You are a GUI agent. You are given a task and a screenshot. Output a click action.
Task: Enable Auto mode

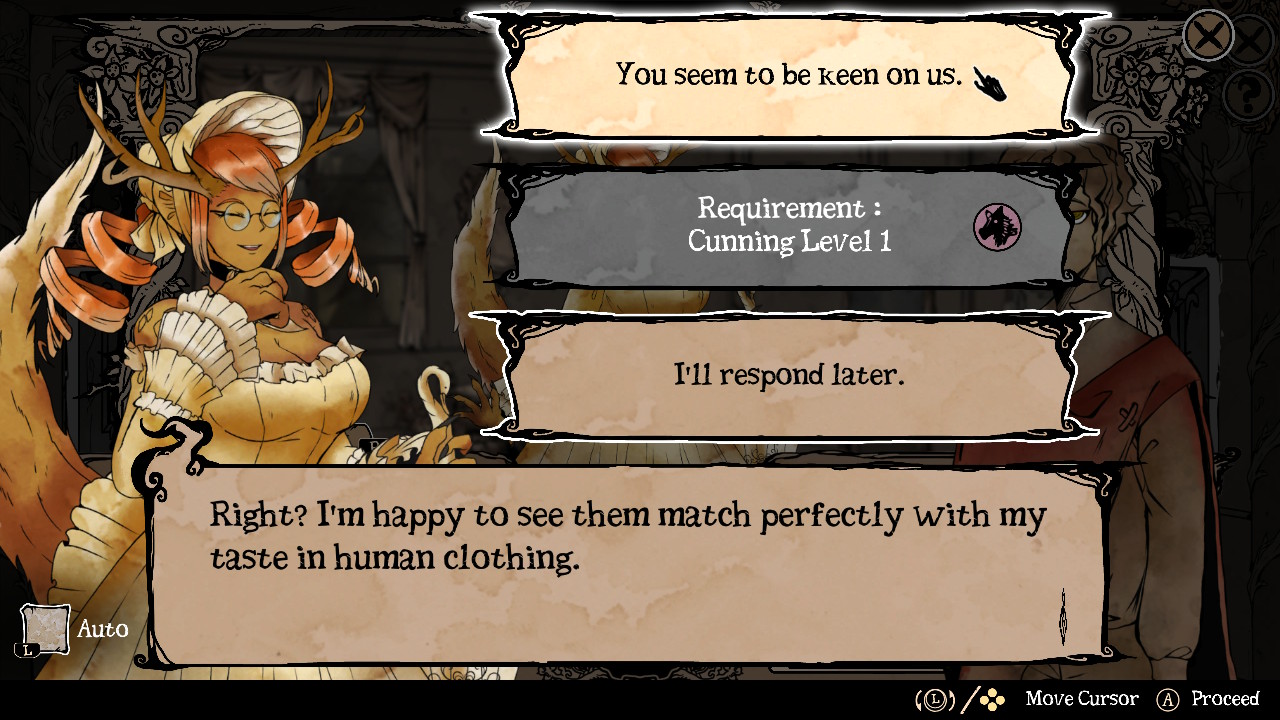coord(105,629)
